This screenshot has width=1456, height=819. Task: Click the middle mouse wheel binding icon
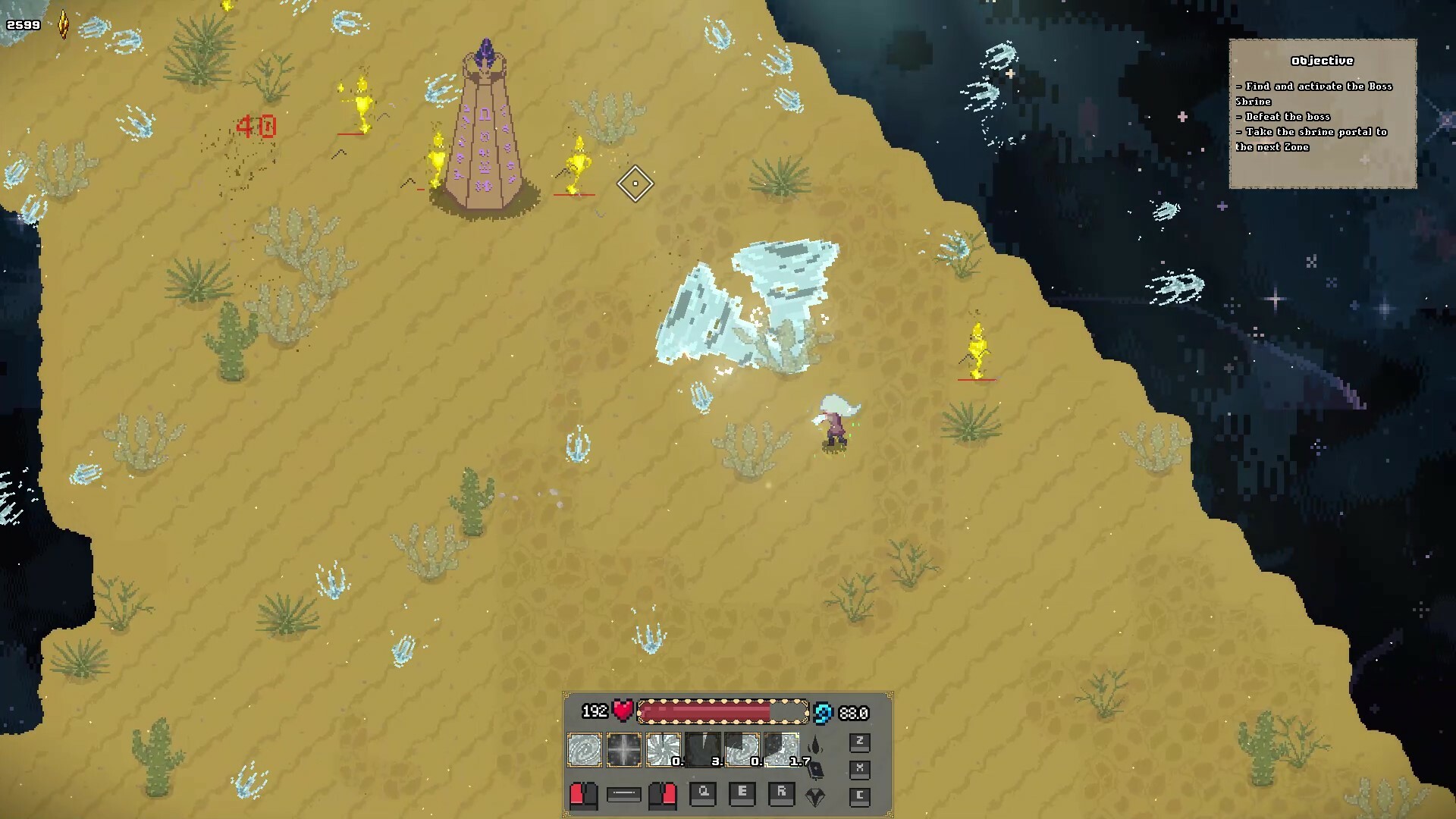pos(623,795)
